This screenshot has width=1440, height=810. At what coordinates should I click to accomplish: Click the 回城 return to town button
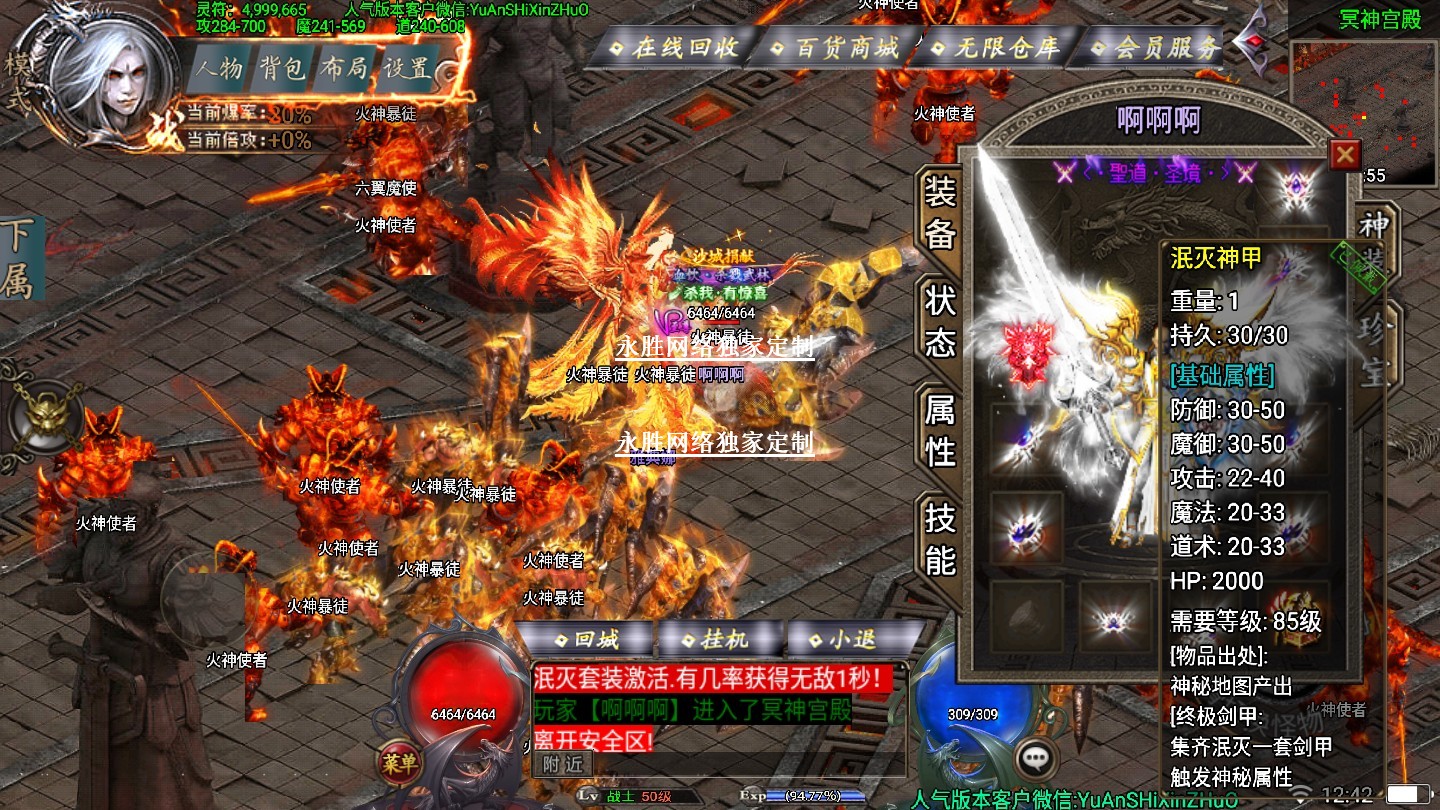pyautogui.click(x=588, y=639)
